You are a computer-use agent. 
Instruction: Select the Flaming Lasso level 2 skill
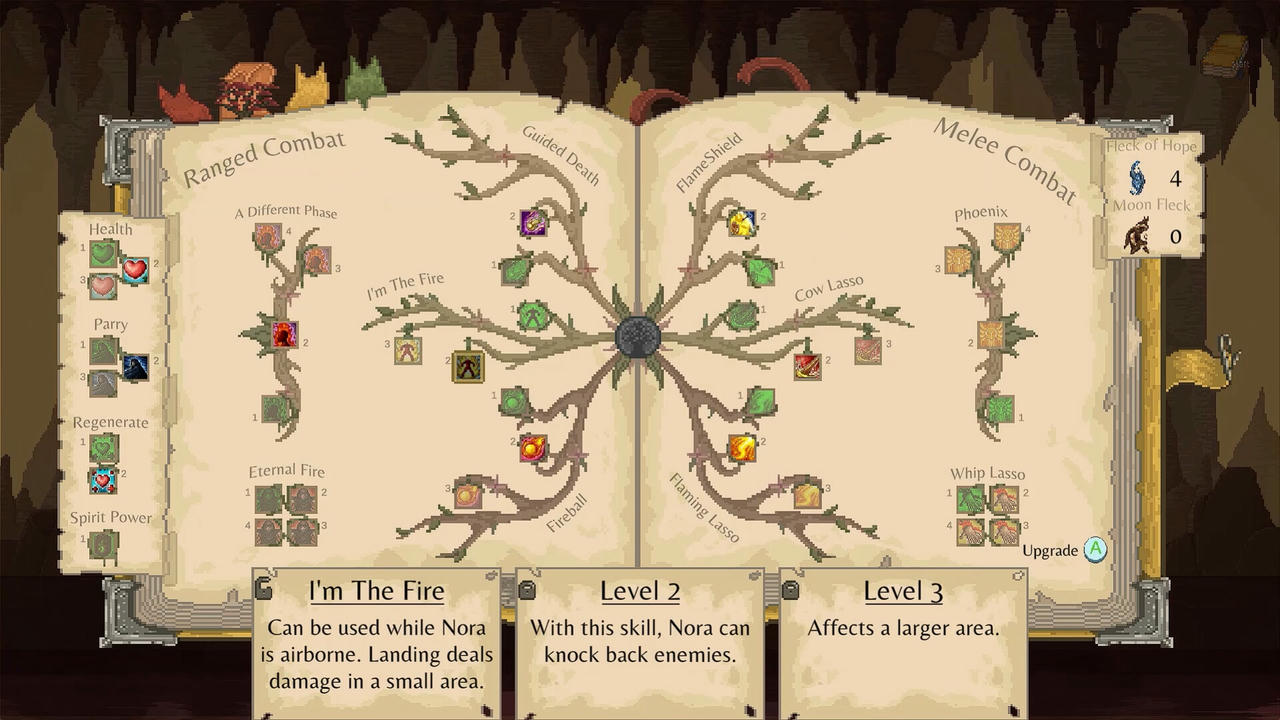pyautogui.click(x=741, y=447)
